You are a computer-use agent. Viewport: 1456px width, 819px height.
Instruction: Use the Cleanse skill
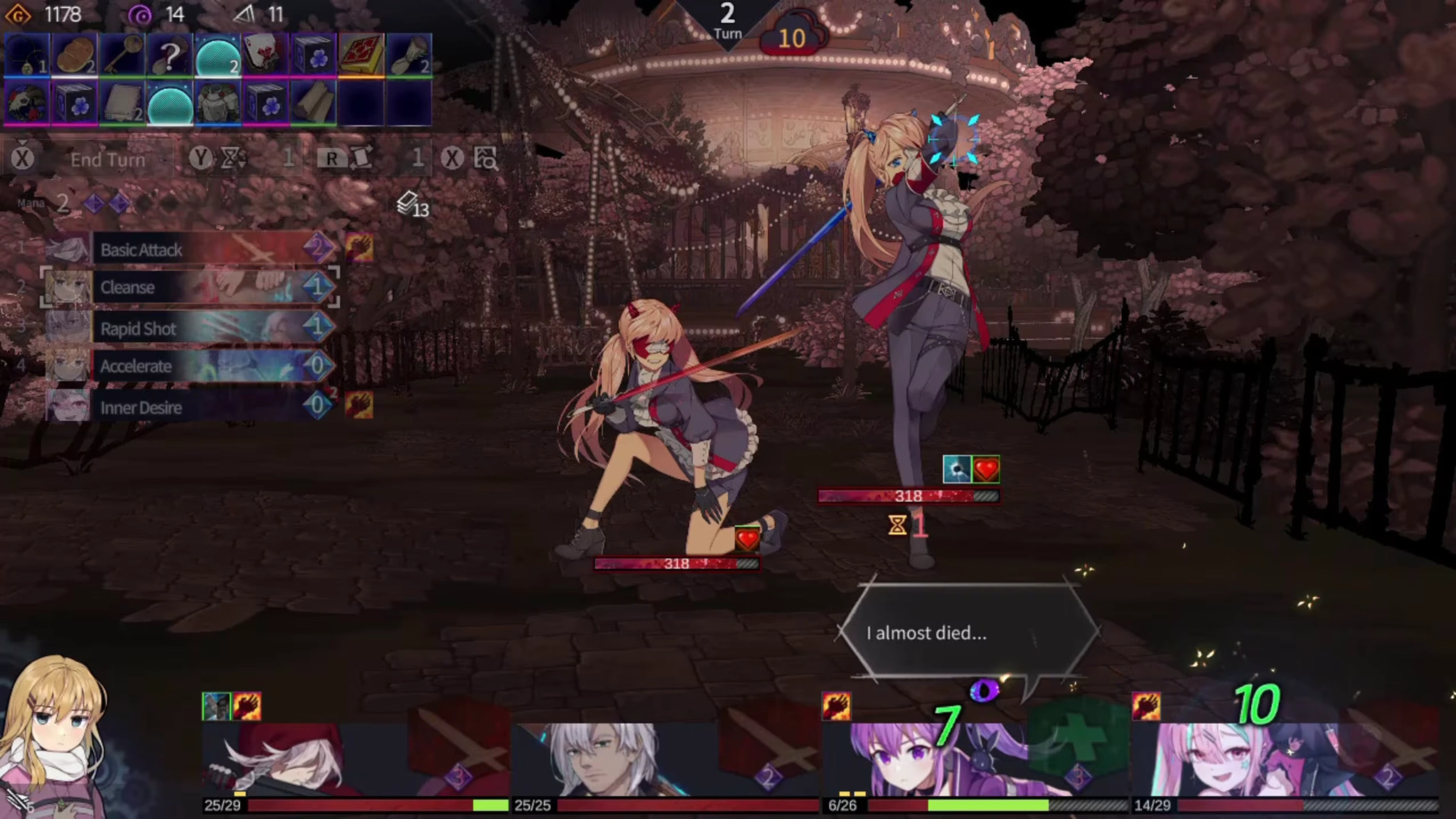(x=199, y=287)
